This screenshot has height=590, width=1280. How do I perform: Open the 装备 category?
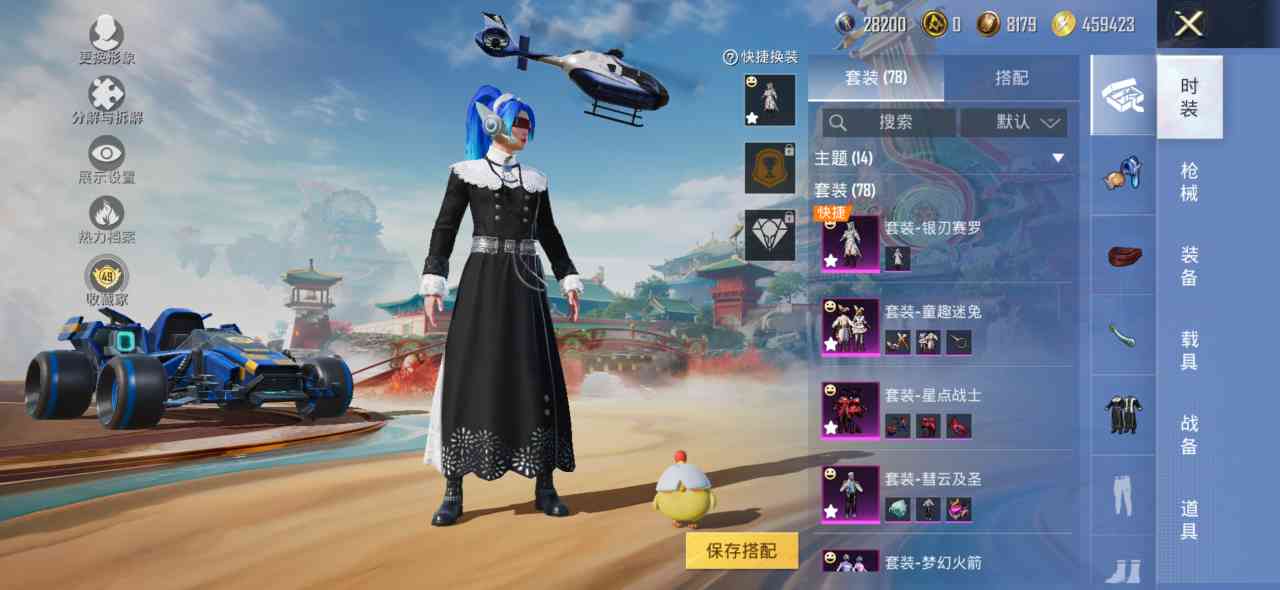coord(1189,265)
